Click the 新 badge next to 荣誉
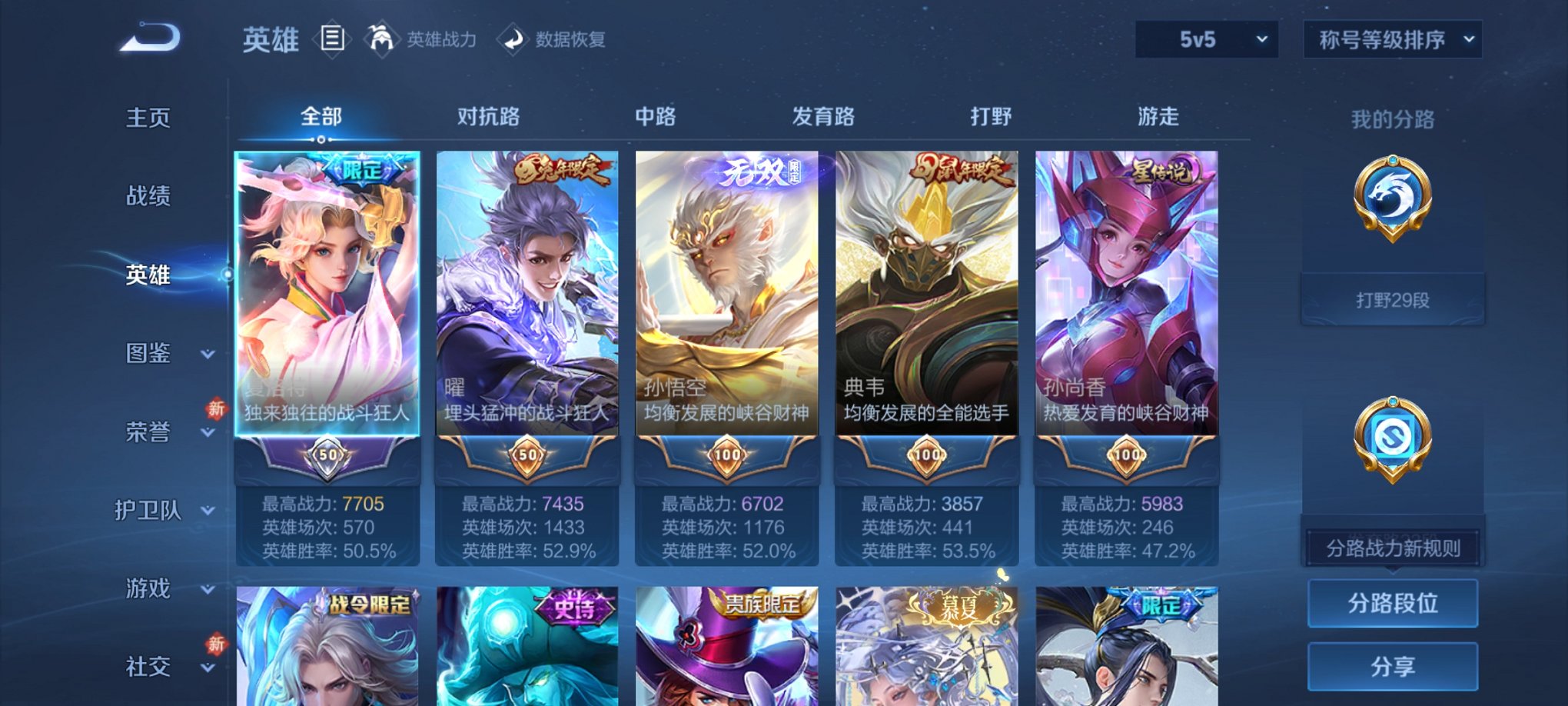The width and height of the screenshot is (1568, 706). (215, 409)
